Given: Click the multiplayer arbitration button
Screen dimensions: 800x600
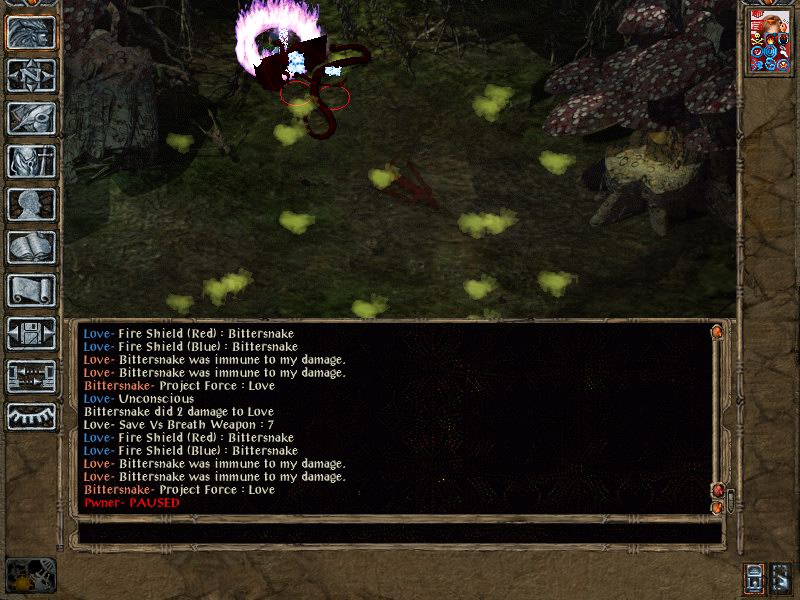Looking at the screenshot, I should (x=30, y=376).
